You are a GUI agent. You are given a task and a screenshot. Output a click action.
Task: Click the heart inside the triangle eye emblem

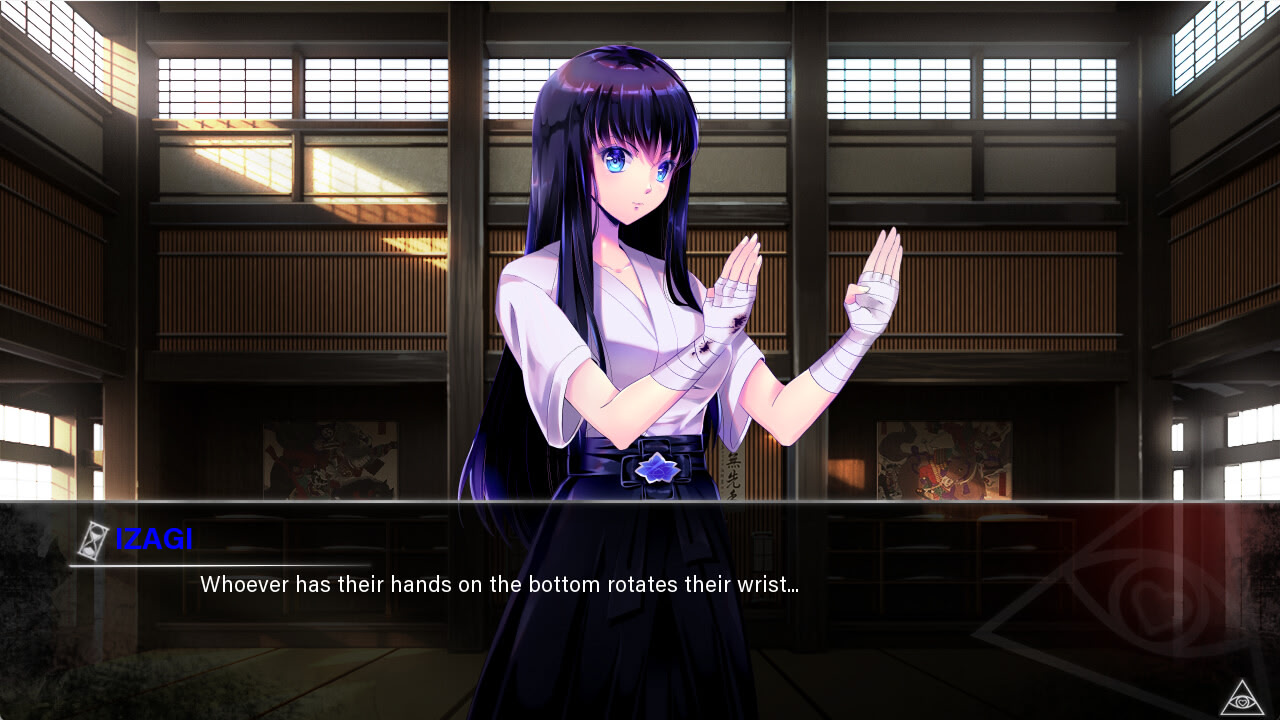(x=1243, y=703)
